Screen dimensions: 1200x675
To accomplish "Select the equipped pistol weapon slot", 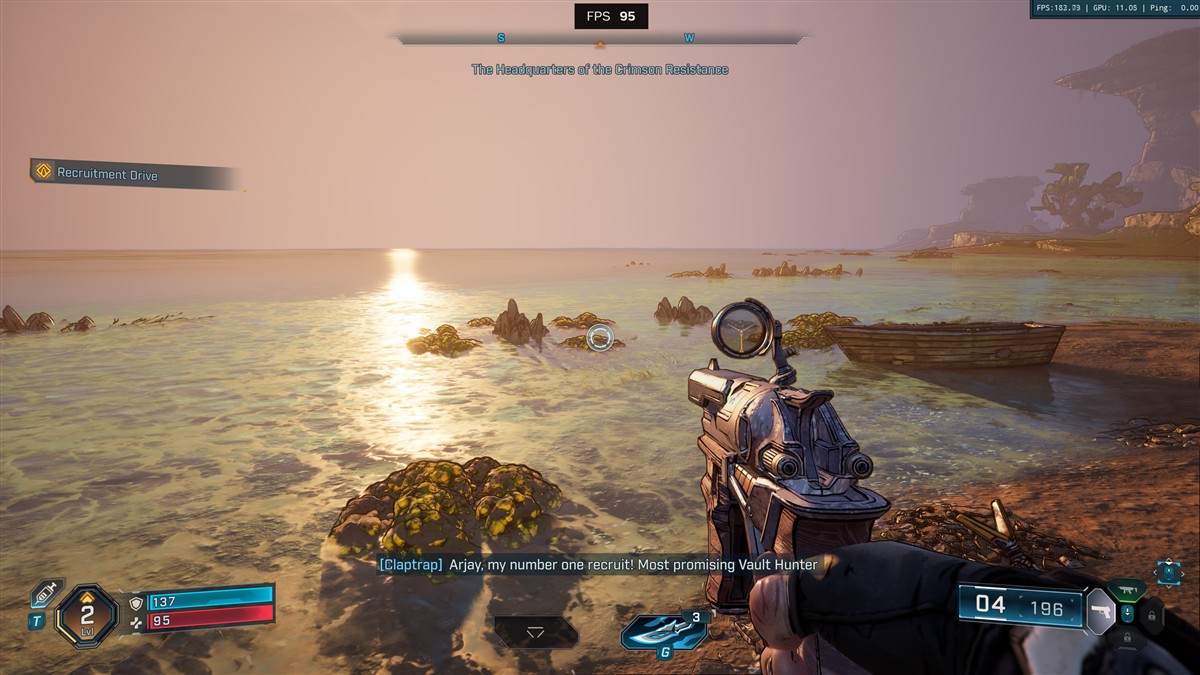I will coord(1100,611).
